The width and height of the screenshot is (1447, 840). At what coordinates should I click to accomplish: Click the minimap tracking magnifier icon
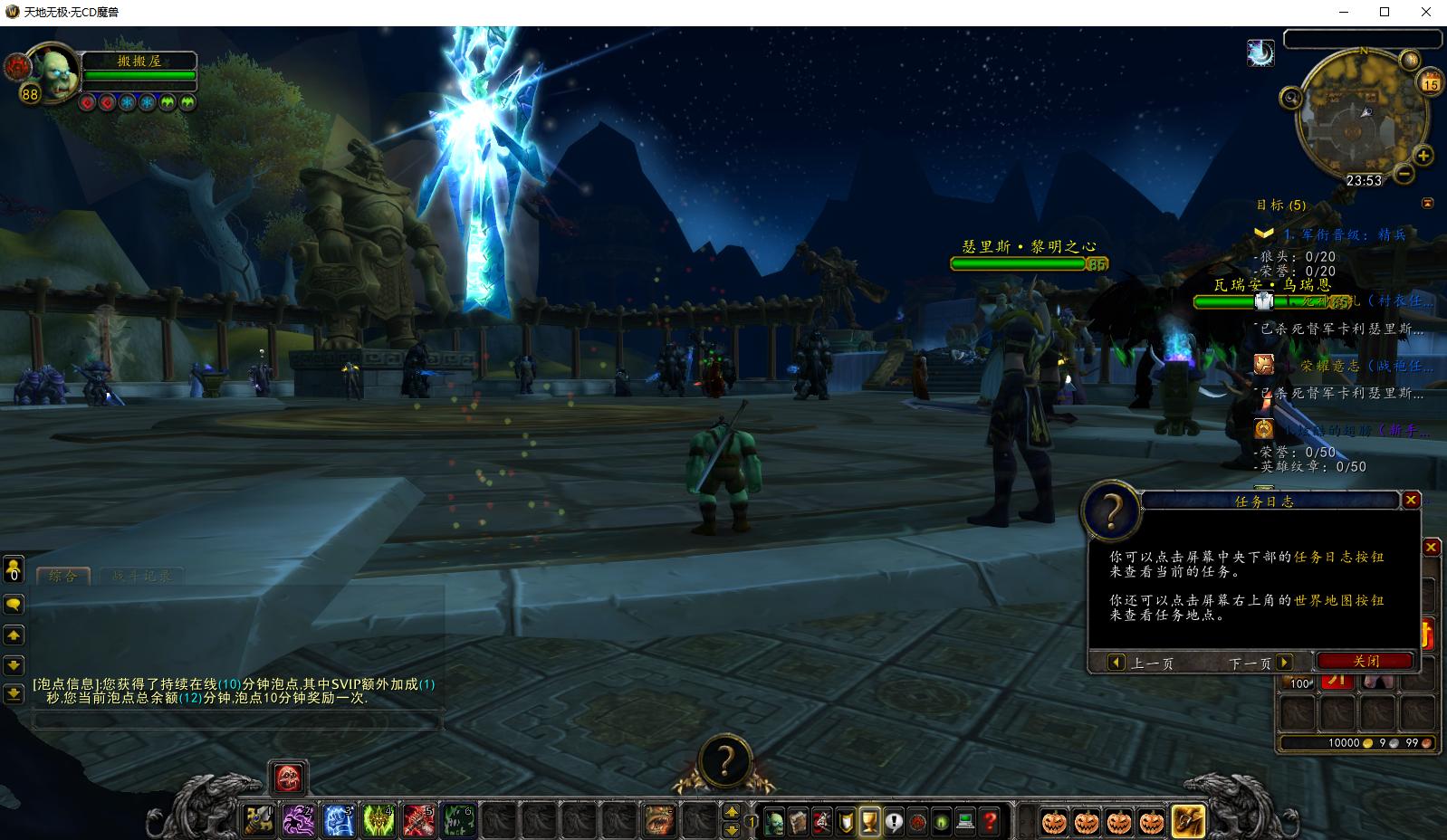[1291, 97]
